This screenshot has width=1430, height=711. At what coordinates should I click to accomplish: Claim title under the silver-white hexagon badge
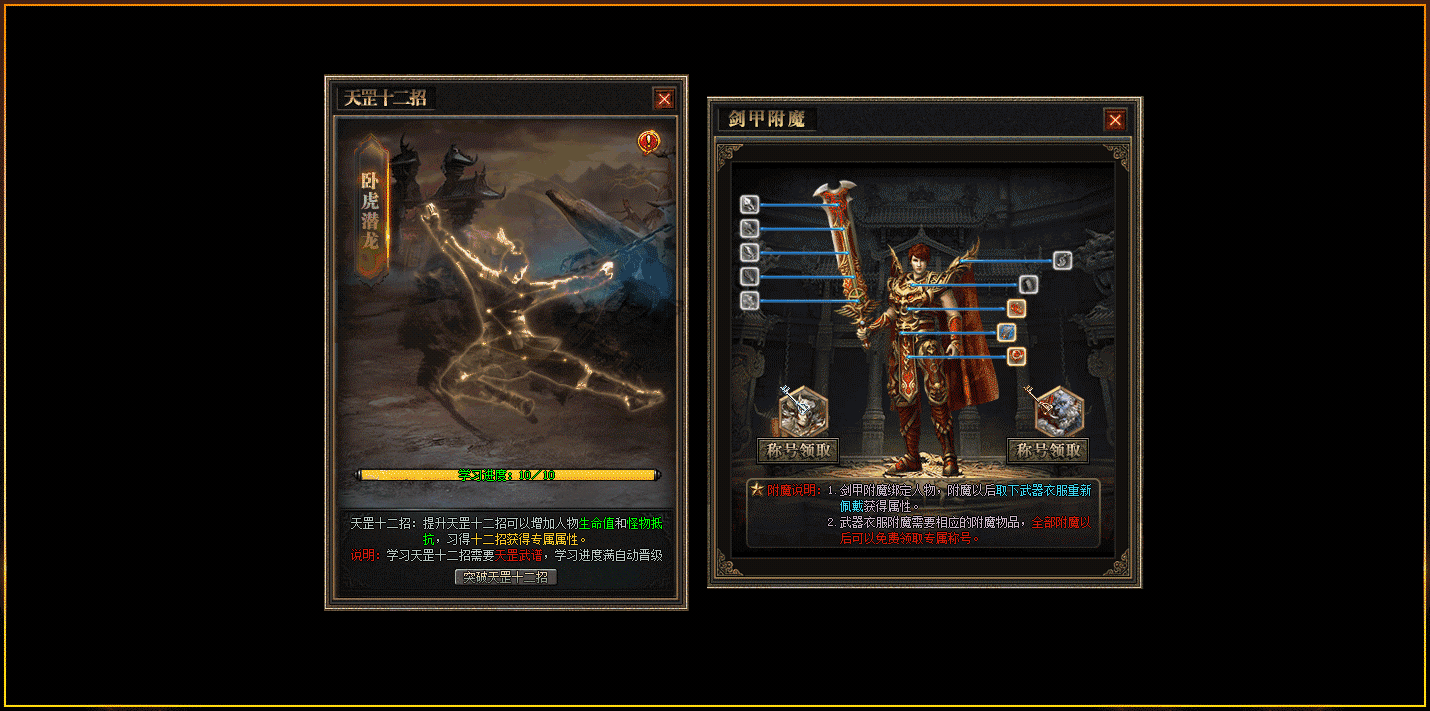1047,450
